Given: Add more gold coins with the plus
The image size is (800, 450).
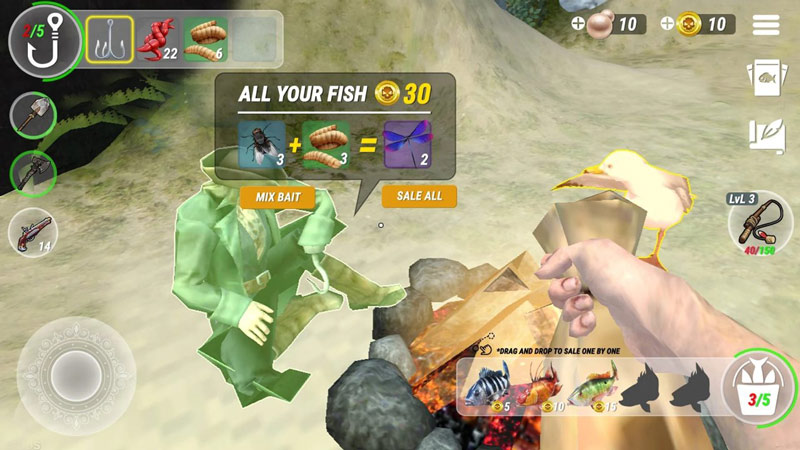Looking at the screenshot, I should tap(667, 24).
